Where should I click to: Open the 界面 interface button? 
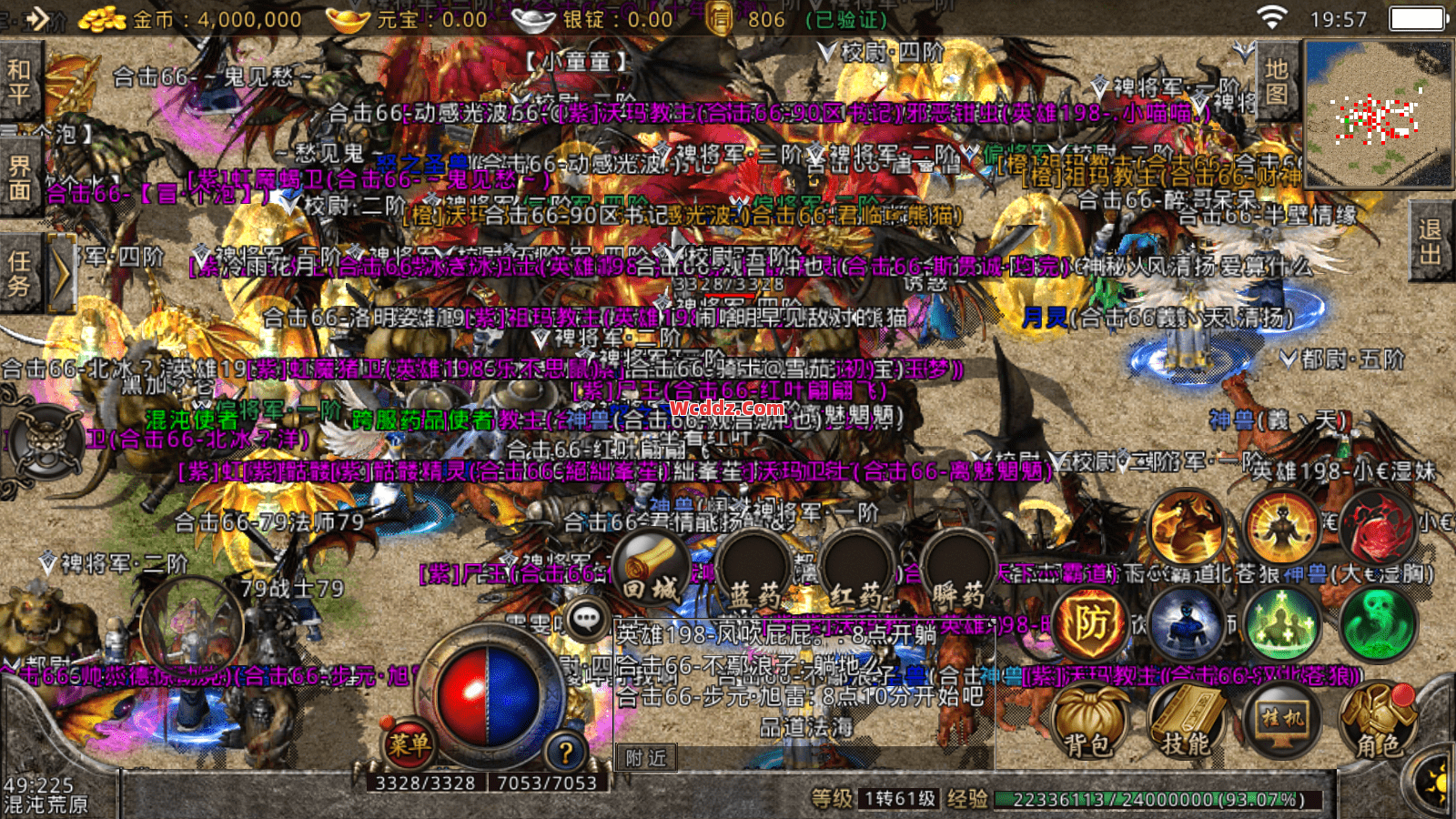(x=20, y=178)
